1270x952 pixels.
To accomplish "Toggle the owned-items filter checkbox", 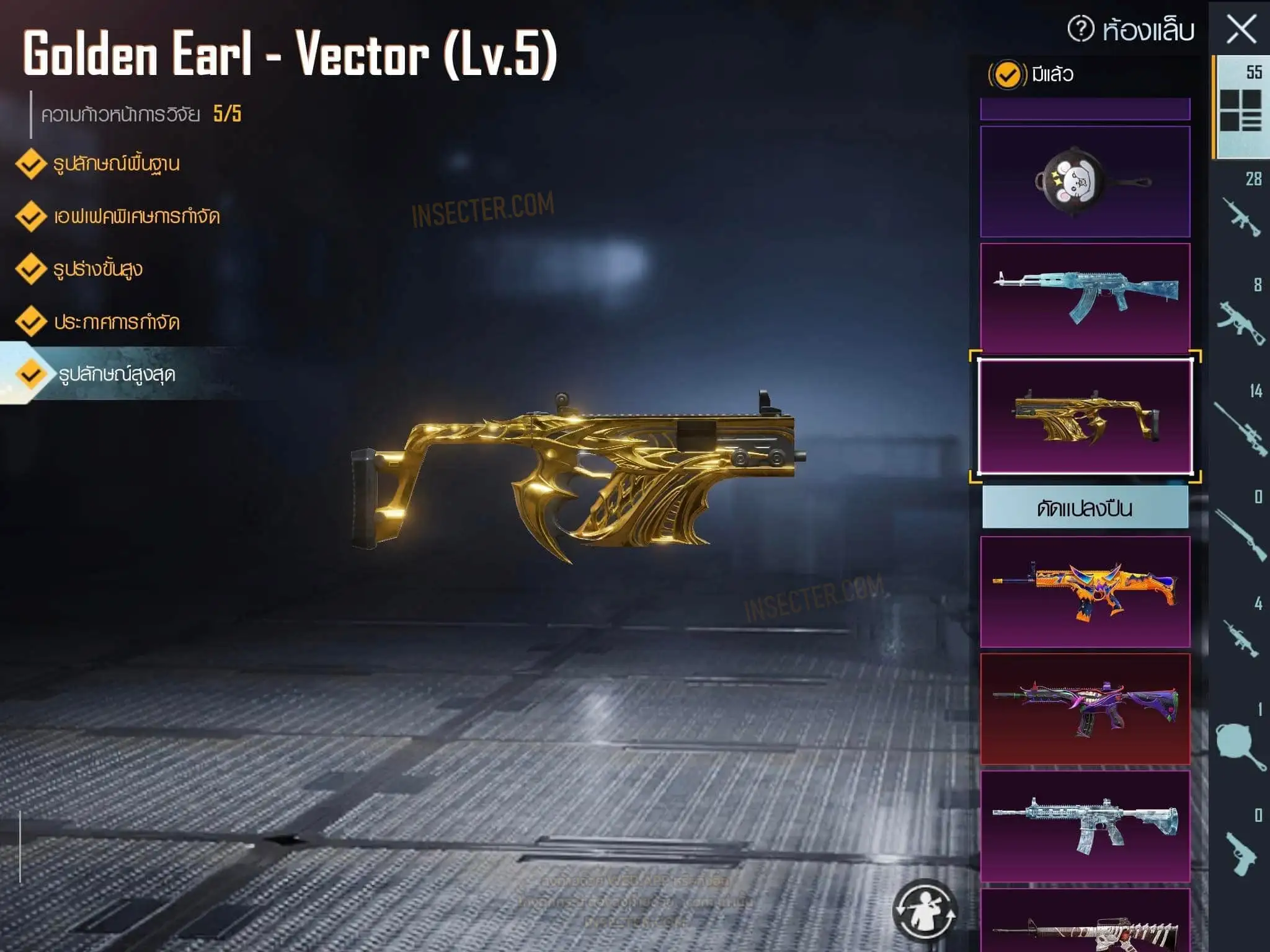I will 1006,75.
